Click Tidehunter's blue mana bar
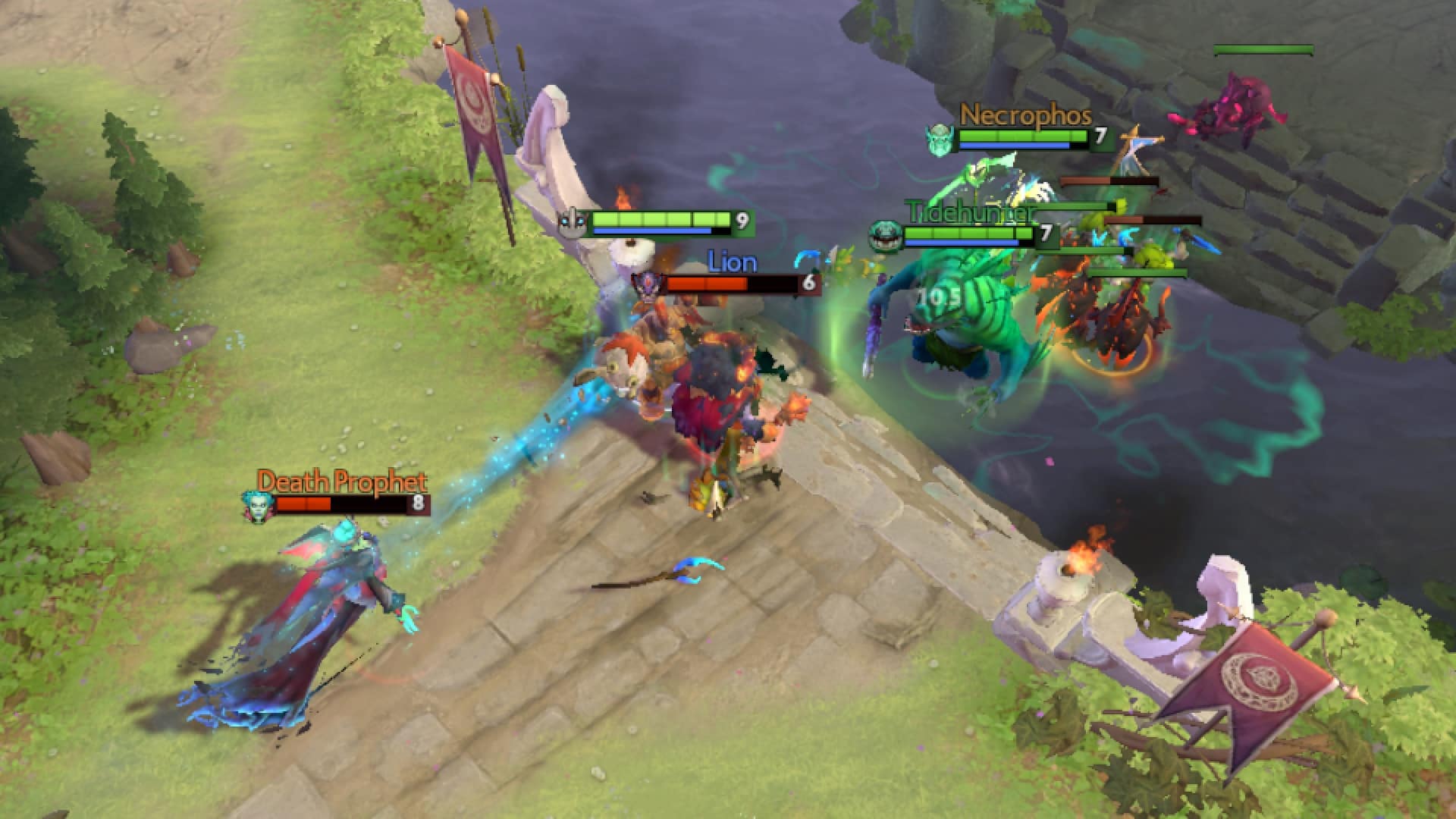 click(x=959, y=244)
